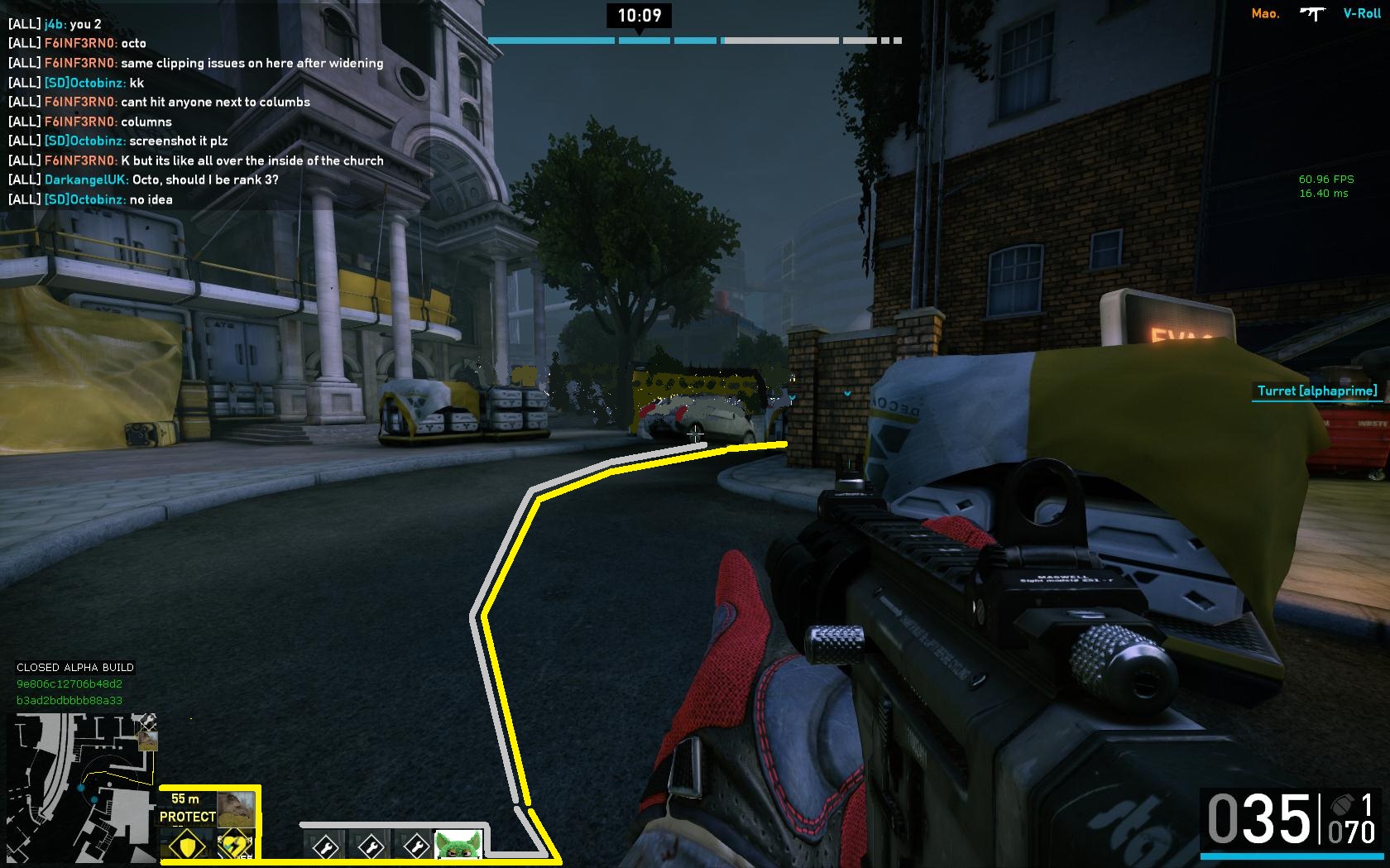This screenshot has height=868, width=1390.
Task: Click the Turret [alphaprime] name tag
Action: tap(1317, 391)
